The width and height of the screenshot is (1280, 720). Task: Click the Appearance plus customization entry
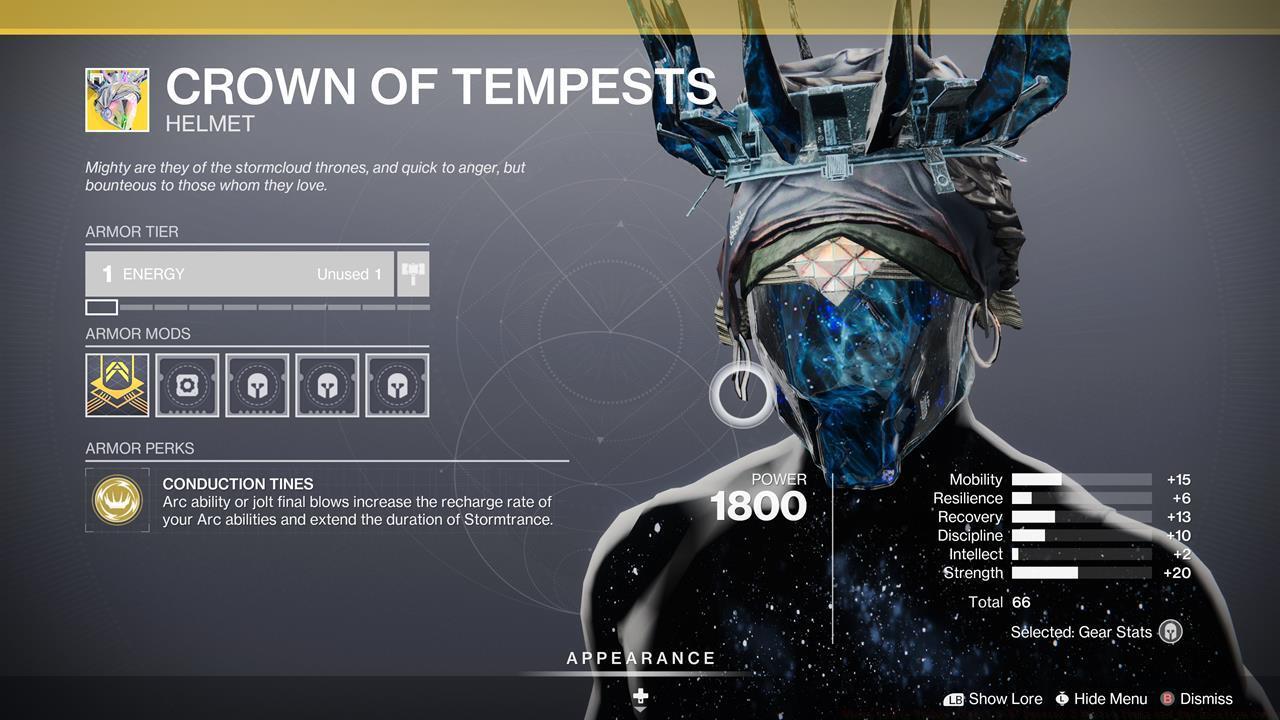coord(640,695)
